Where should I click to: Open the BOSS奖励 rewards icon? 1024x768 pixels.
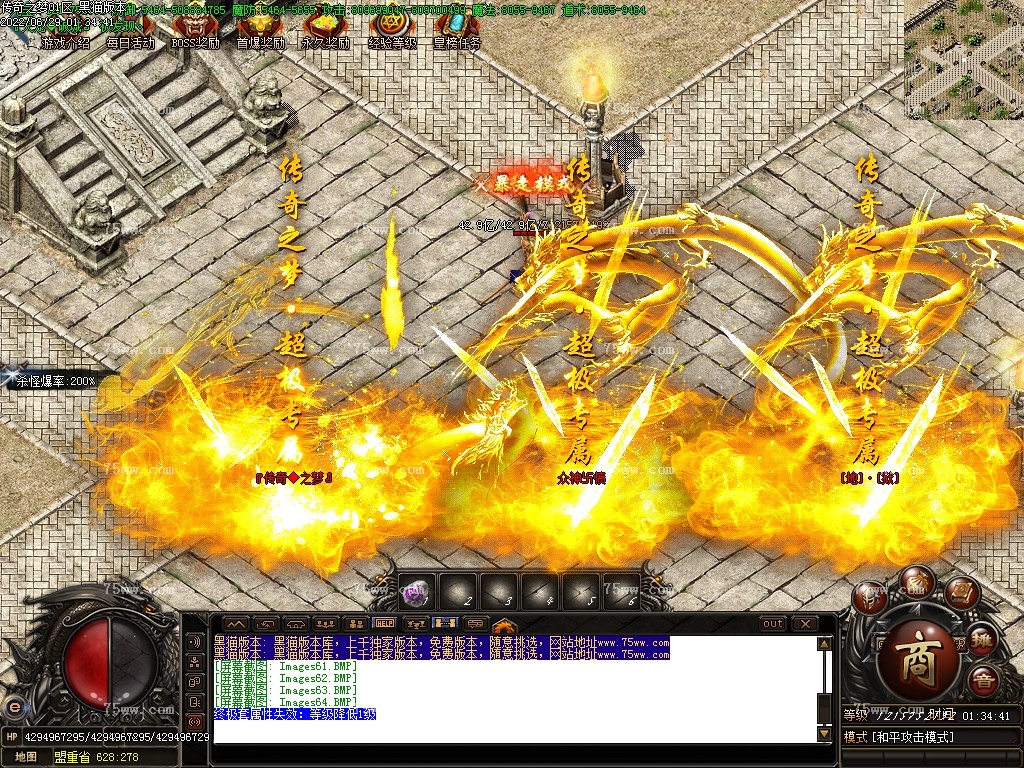click(x=195, y=32)
